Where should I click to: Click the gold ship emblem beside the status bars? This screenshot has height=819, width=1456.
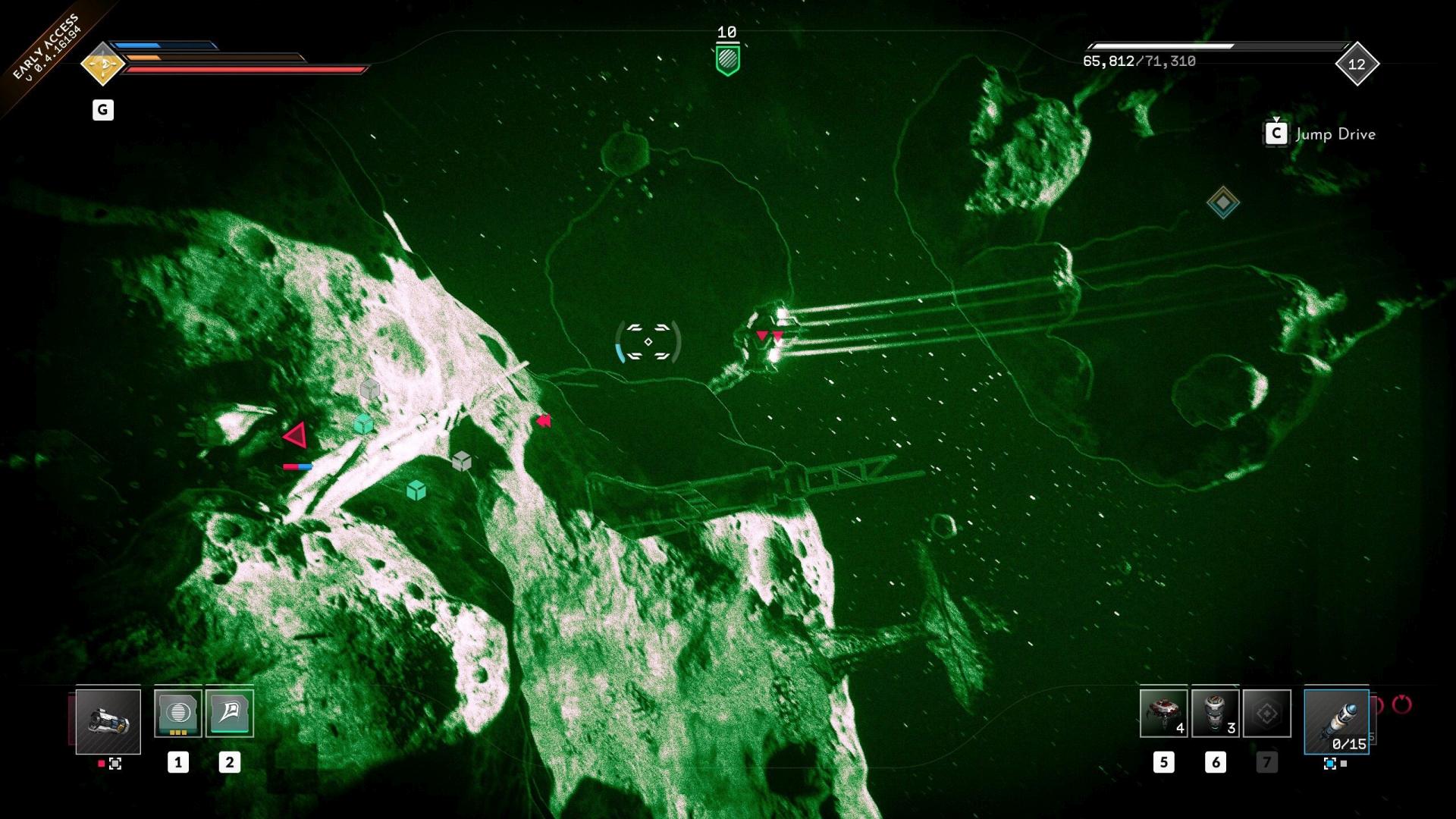coord(102,64)
